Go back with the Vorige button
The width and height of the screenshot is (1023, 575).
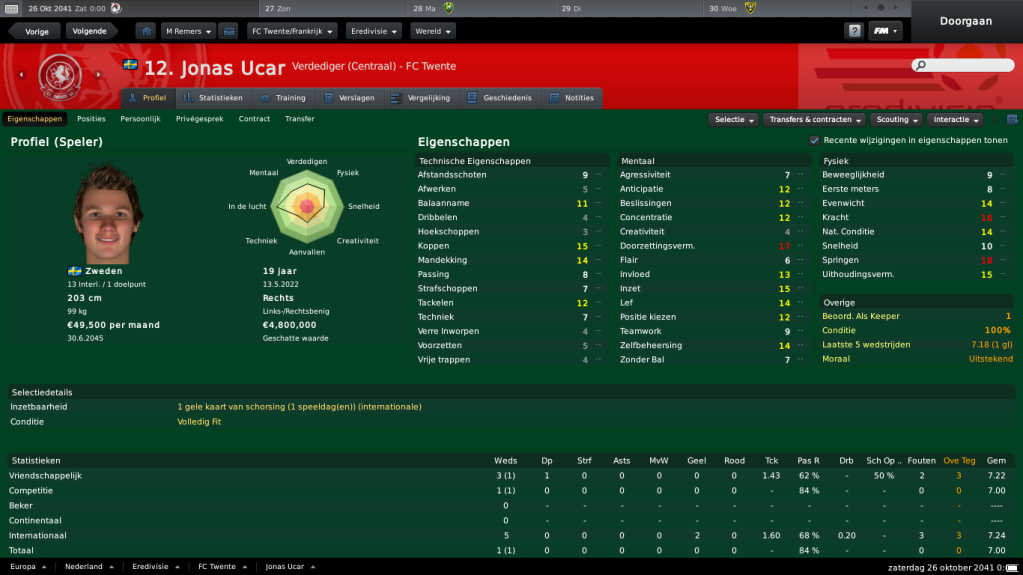coord(37,31)
